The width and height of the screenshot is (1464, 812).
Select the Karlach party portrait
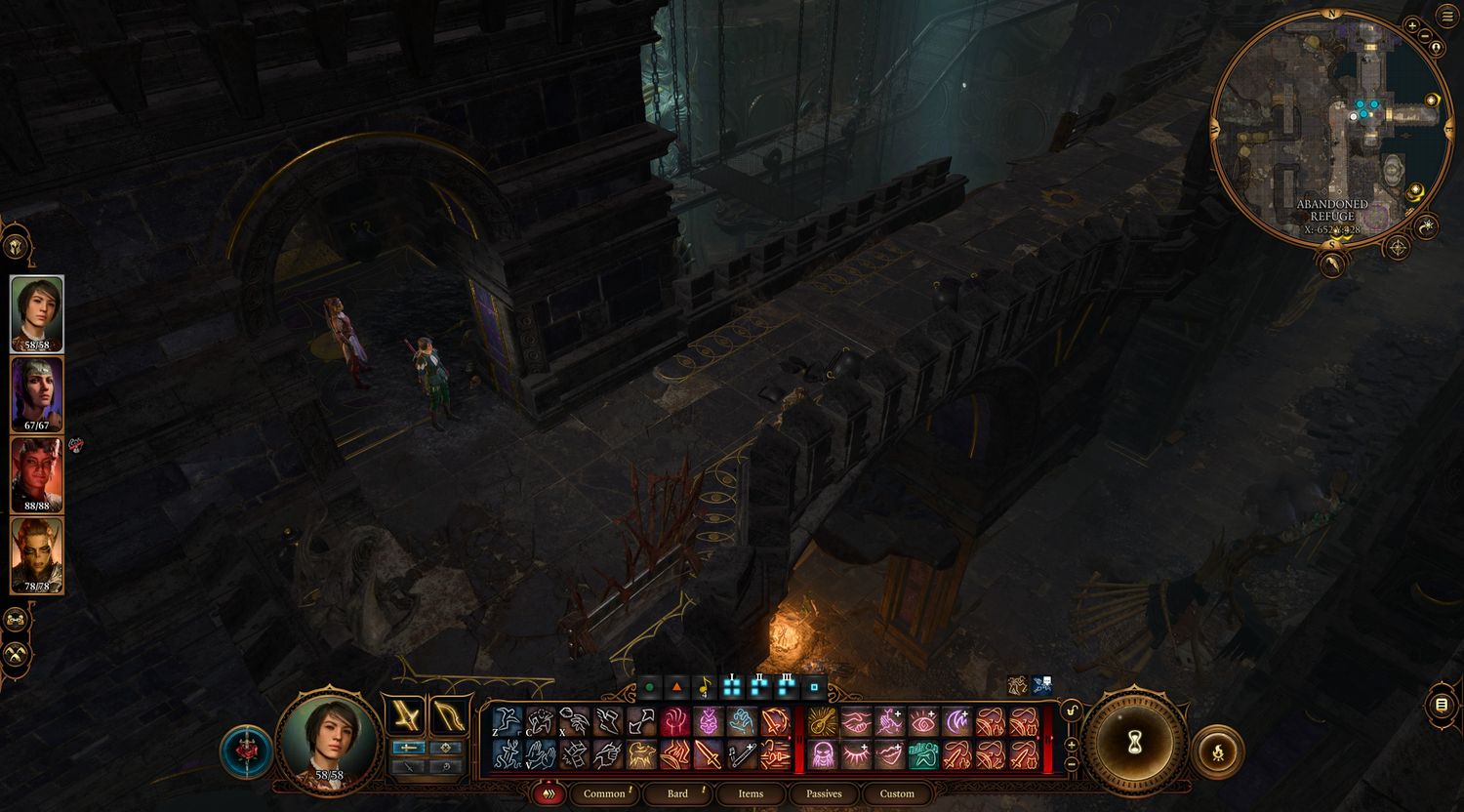37,474
